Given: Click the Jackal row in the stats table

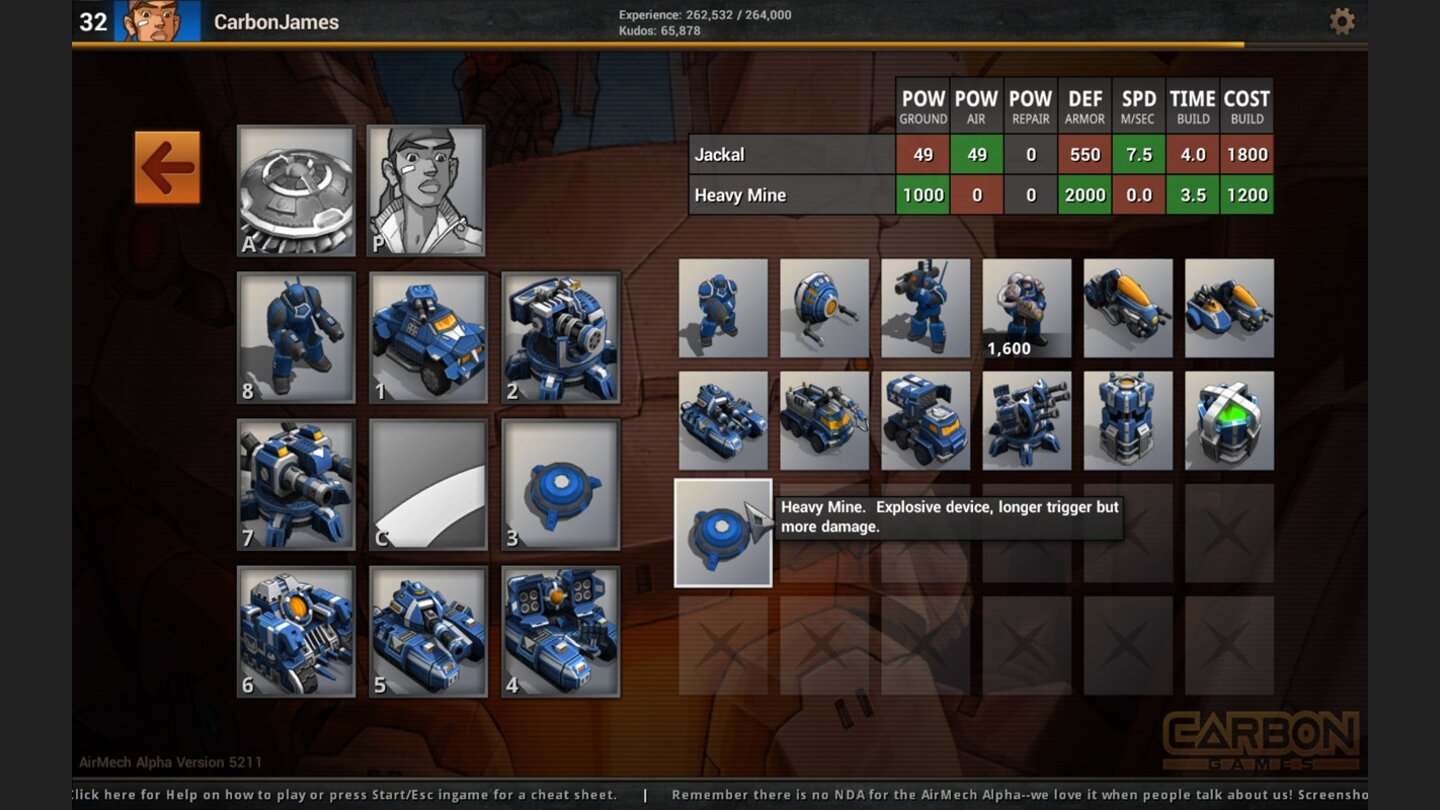Looking at the screenshot, I should click(x=790, y=154).
